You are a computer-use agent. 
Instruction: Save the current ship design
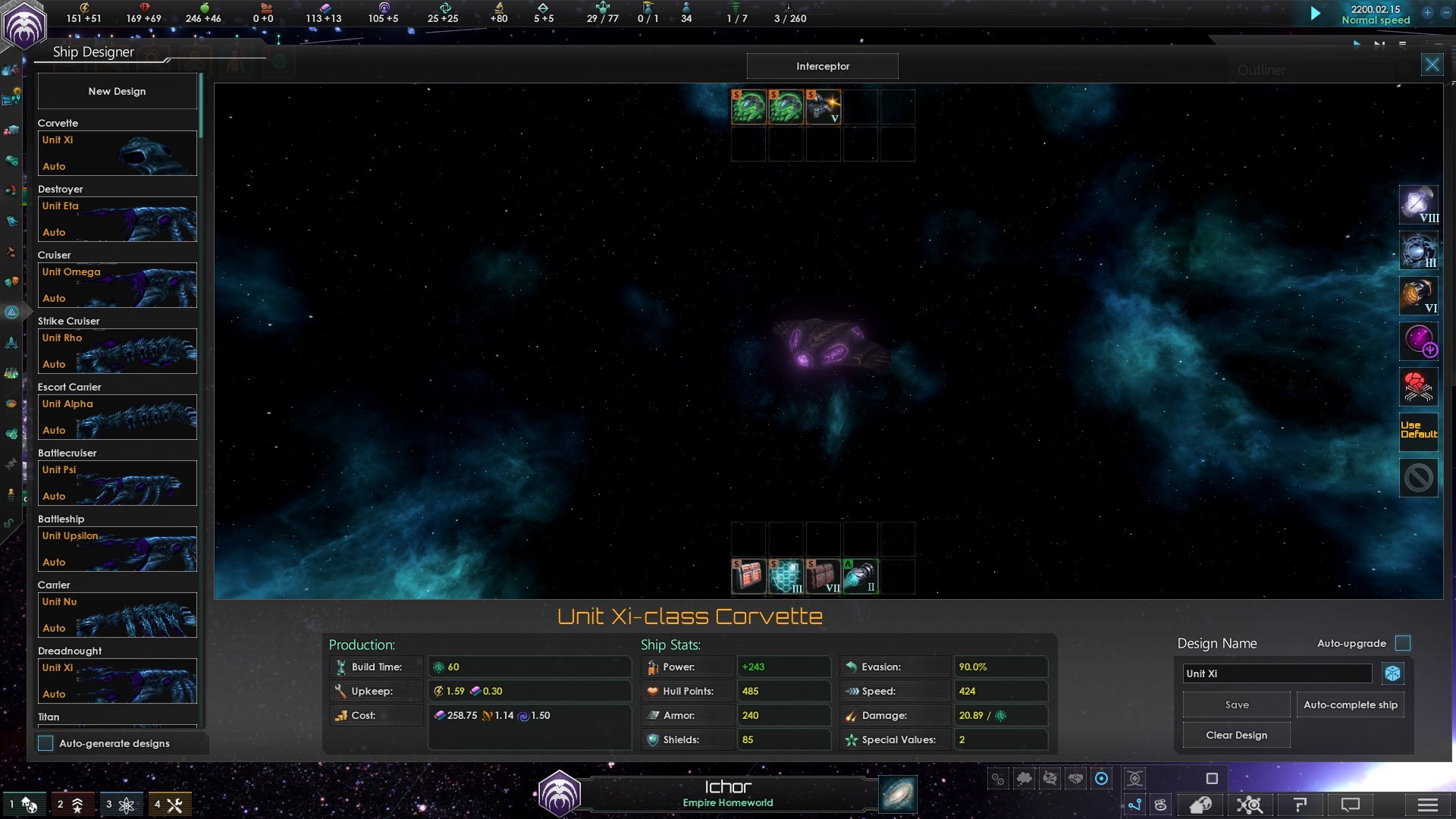click(1236, 704)
